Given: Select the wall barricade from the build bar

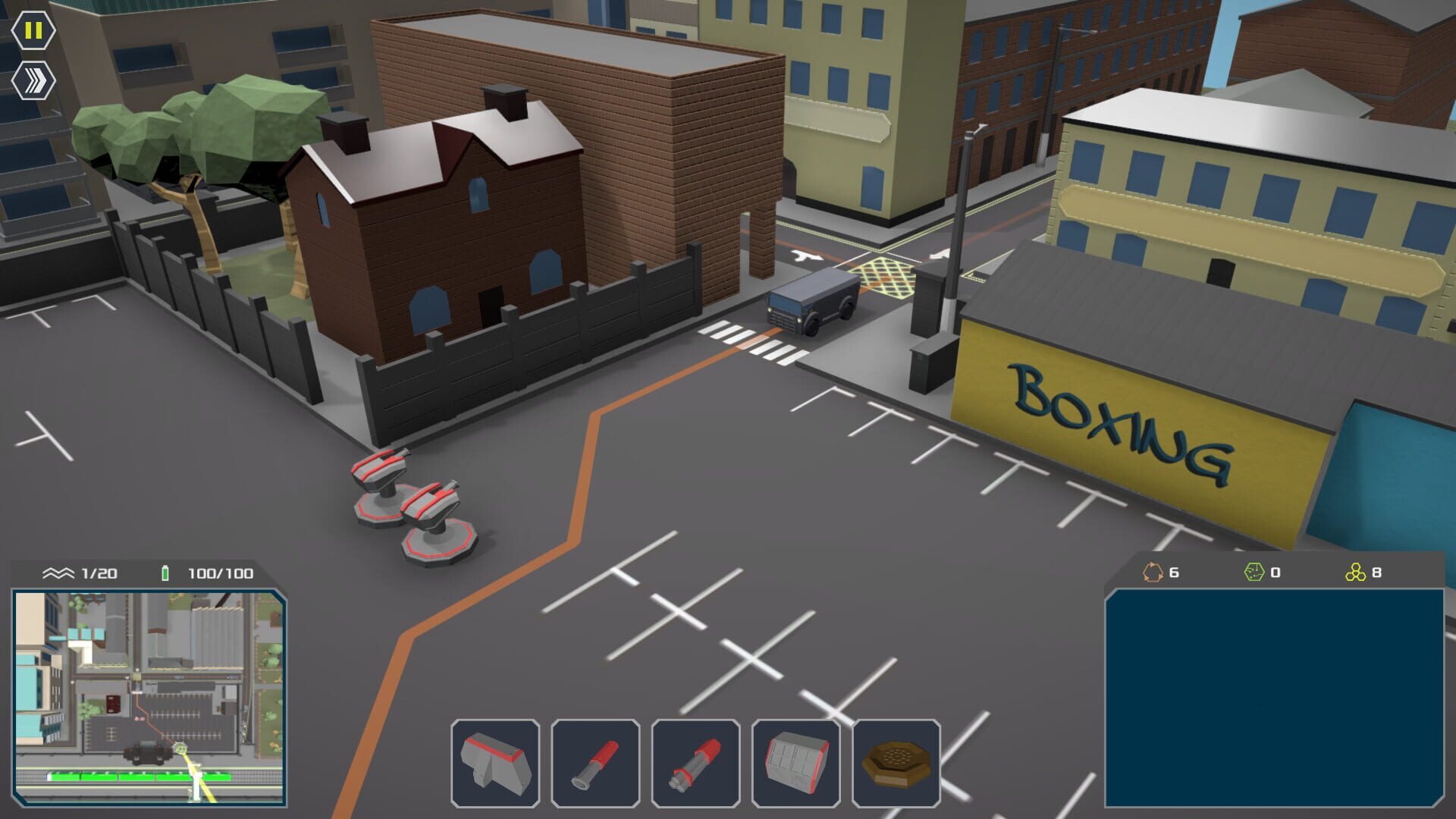Looking at the screenshot, I should click(497, 762).
